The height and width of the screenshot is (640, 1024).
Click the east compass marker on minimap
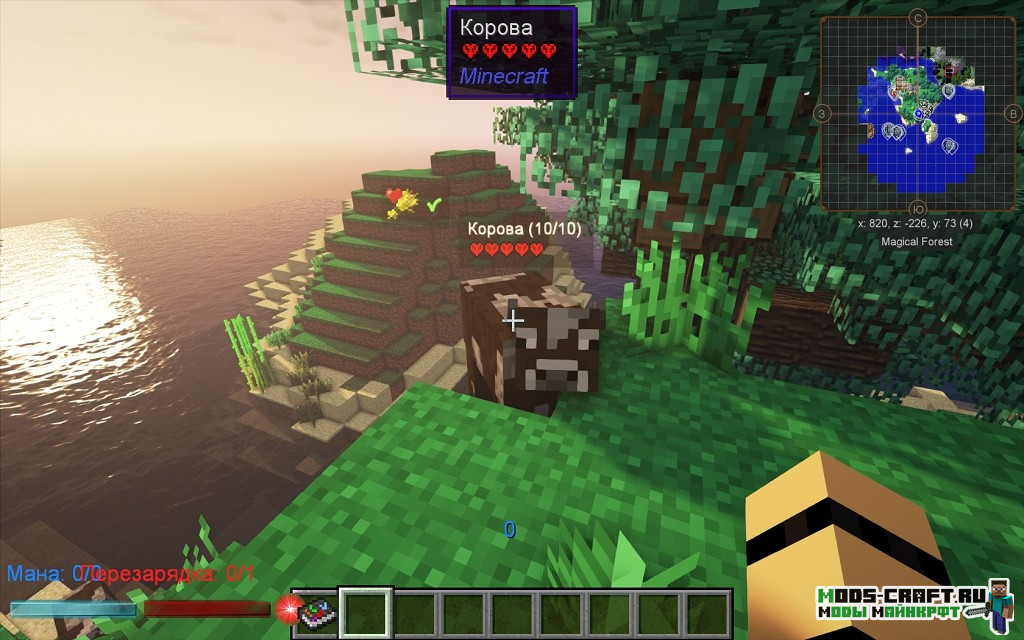(x=1013, y=113)
